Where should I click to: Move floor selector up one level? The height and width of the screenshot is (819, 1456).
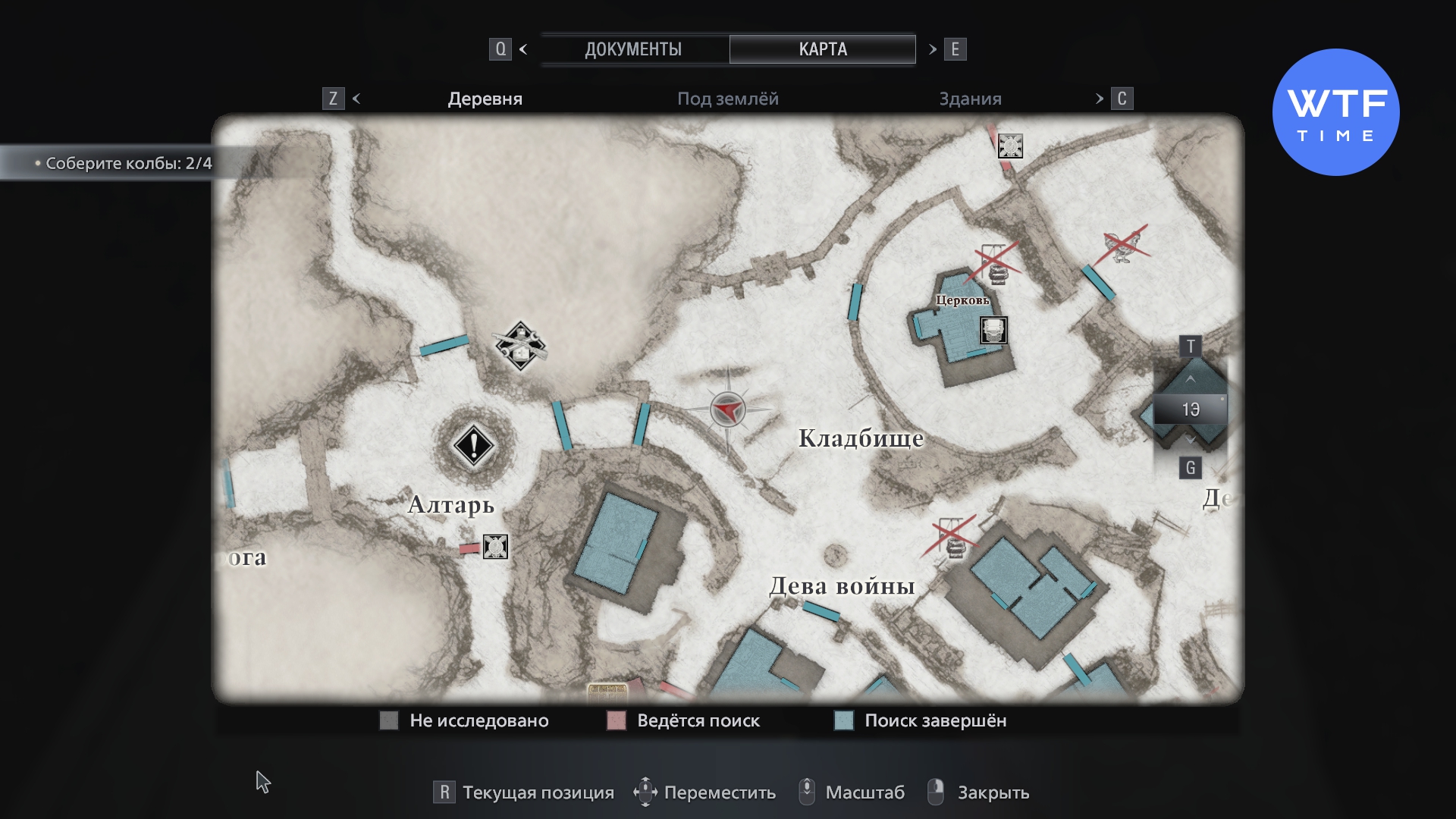coord(1191,378)
